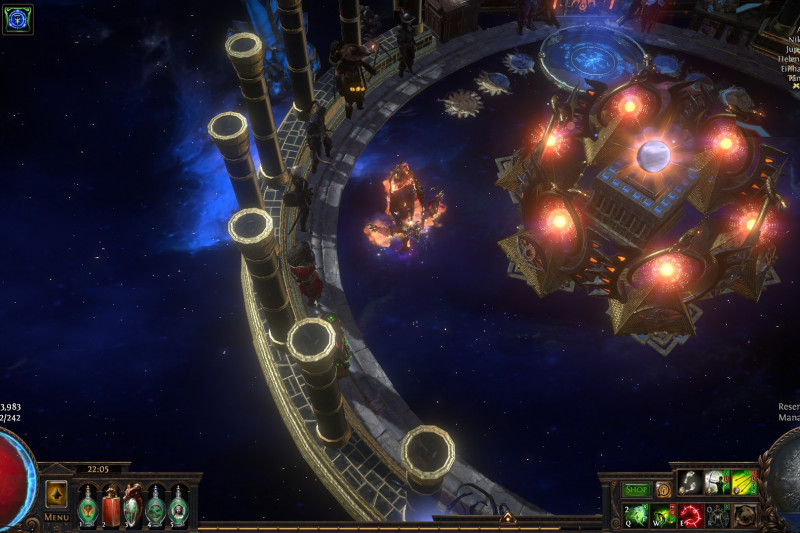Activate the W key green swirl skill
The width and height of the screenshot is (800, 533).
click(x=663, y=514)
